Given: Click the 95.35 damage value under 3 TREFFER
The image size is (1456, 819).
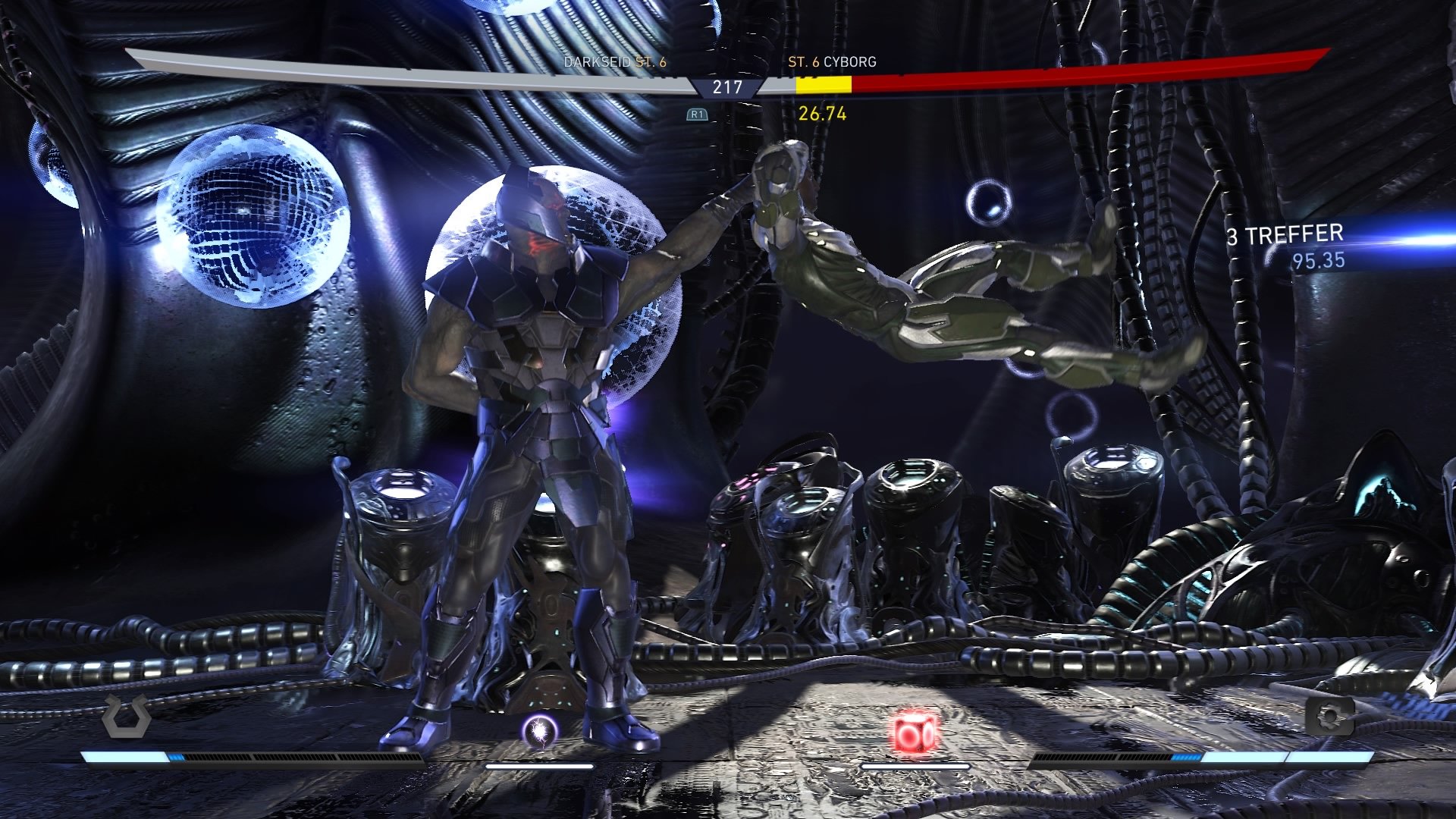Looking at the screenshot, I should tap(1317, 262).
